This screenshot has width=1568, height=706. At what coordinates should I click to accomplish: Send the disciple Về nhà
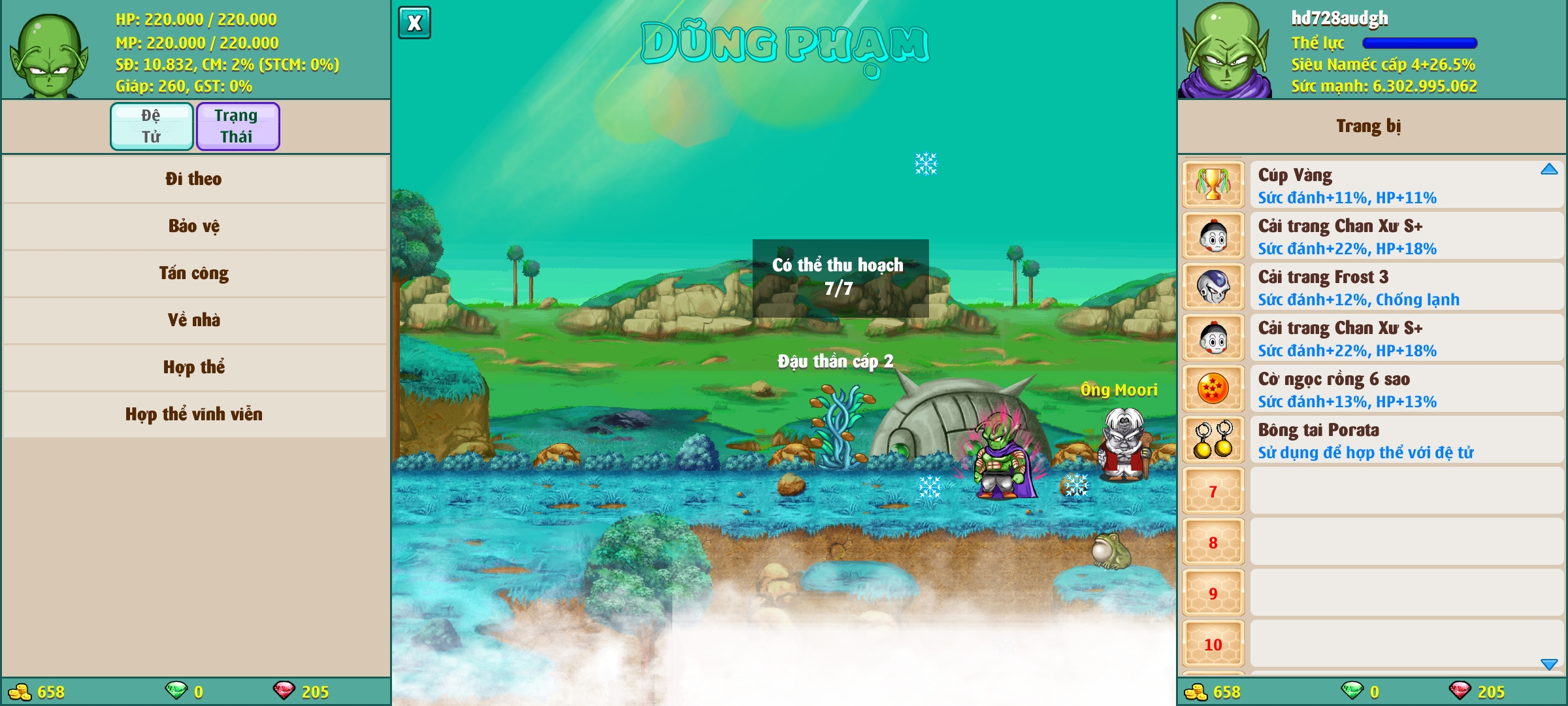(194, 320)
